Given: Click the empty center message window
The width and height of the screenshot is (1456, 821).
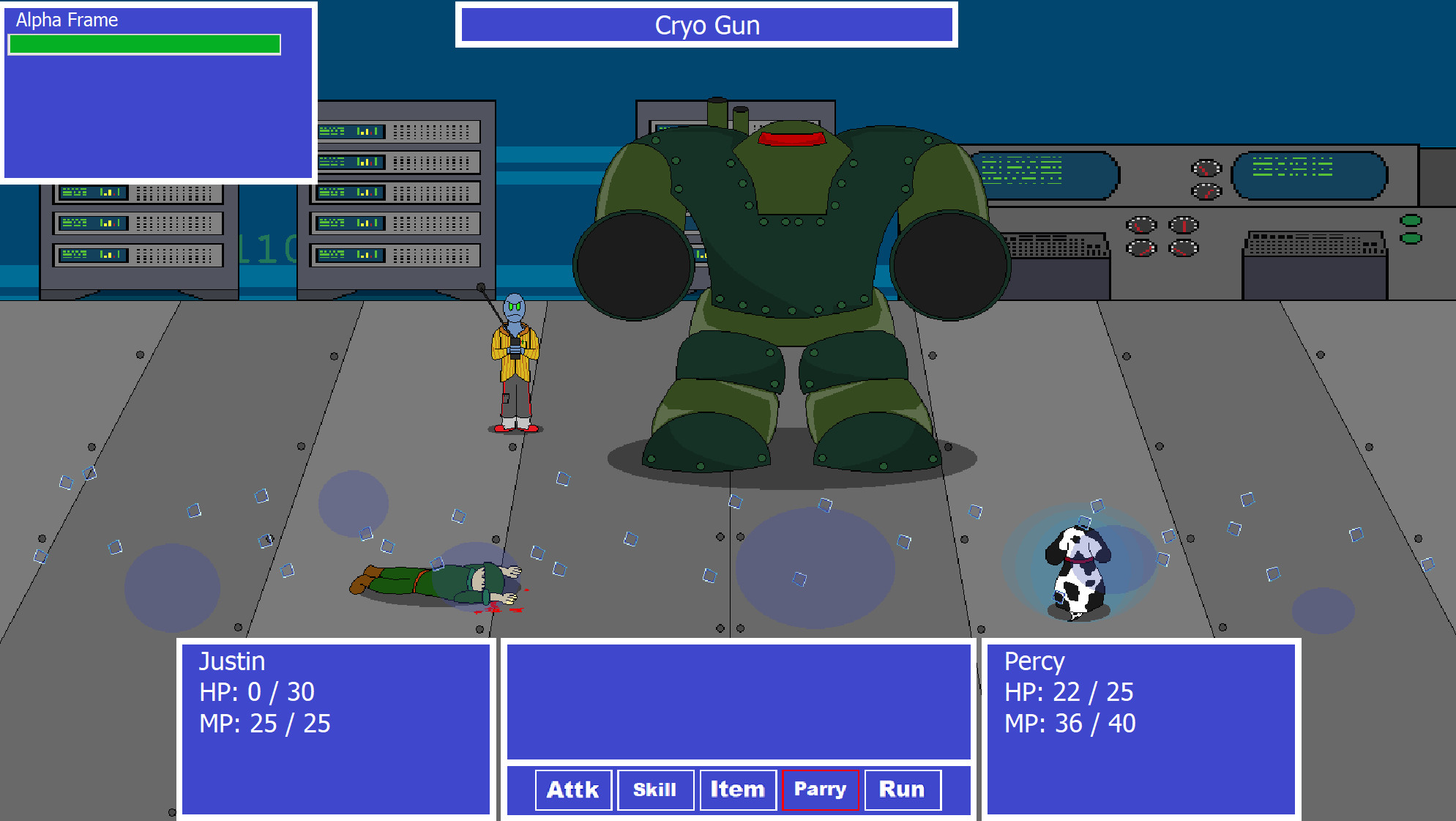Looking at the screenshot, I should click(739, 699).
